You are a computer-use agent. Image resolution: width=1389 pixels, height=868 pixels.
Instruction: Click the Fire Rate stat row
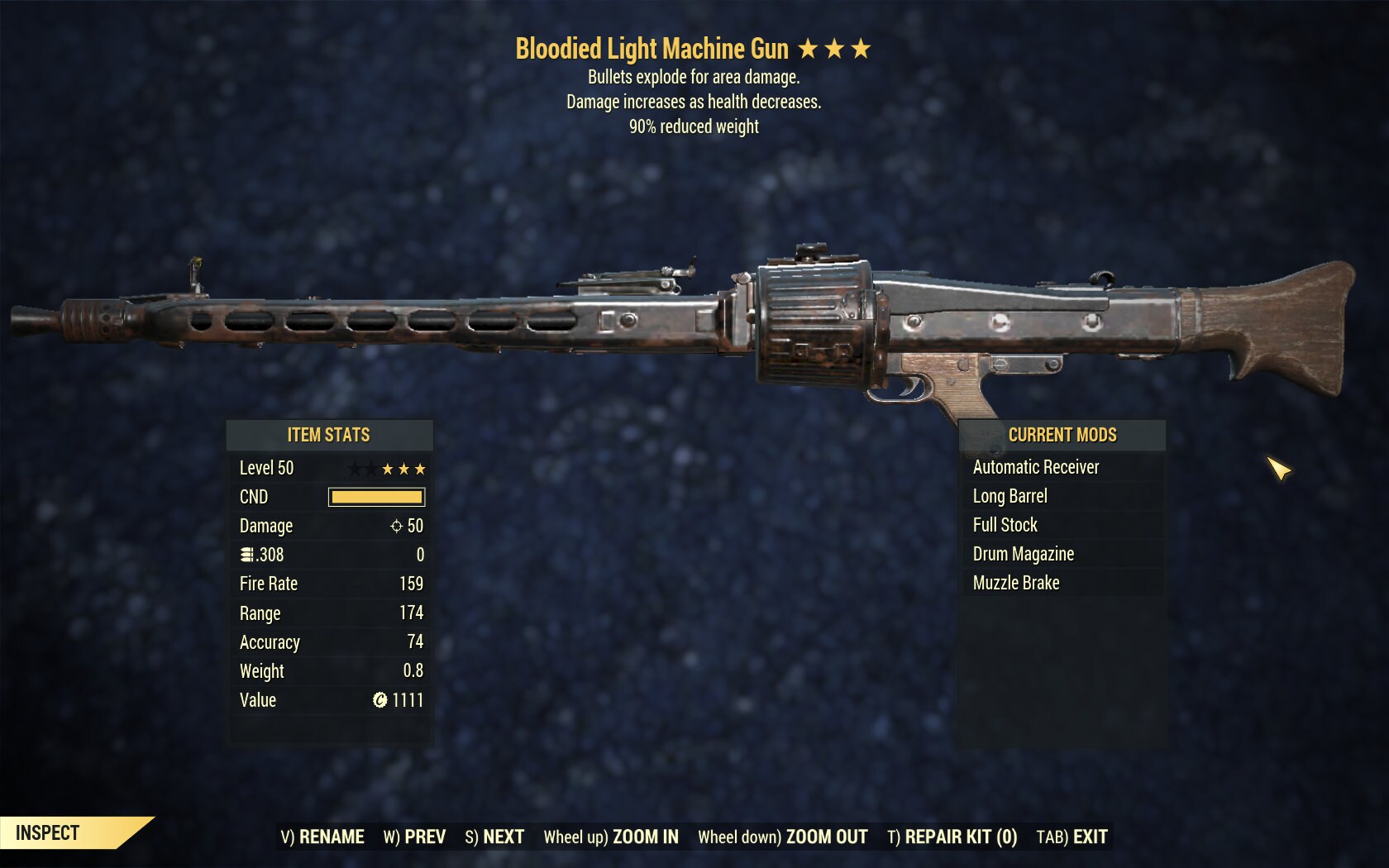pos(331,584)
